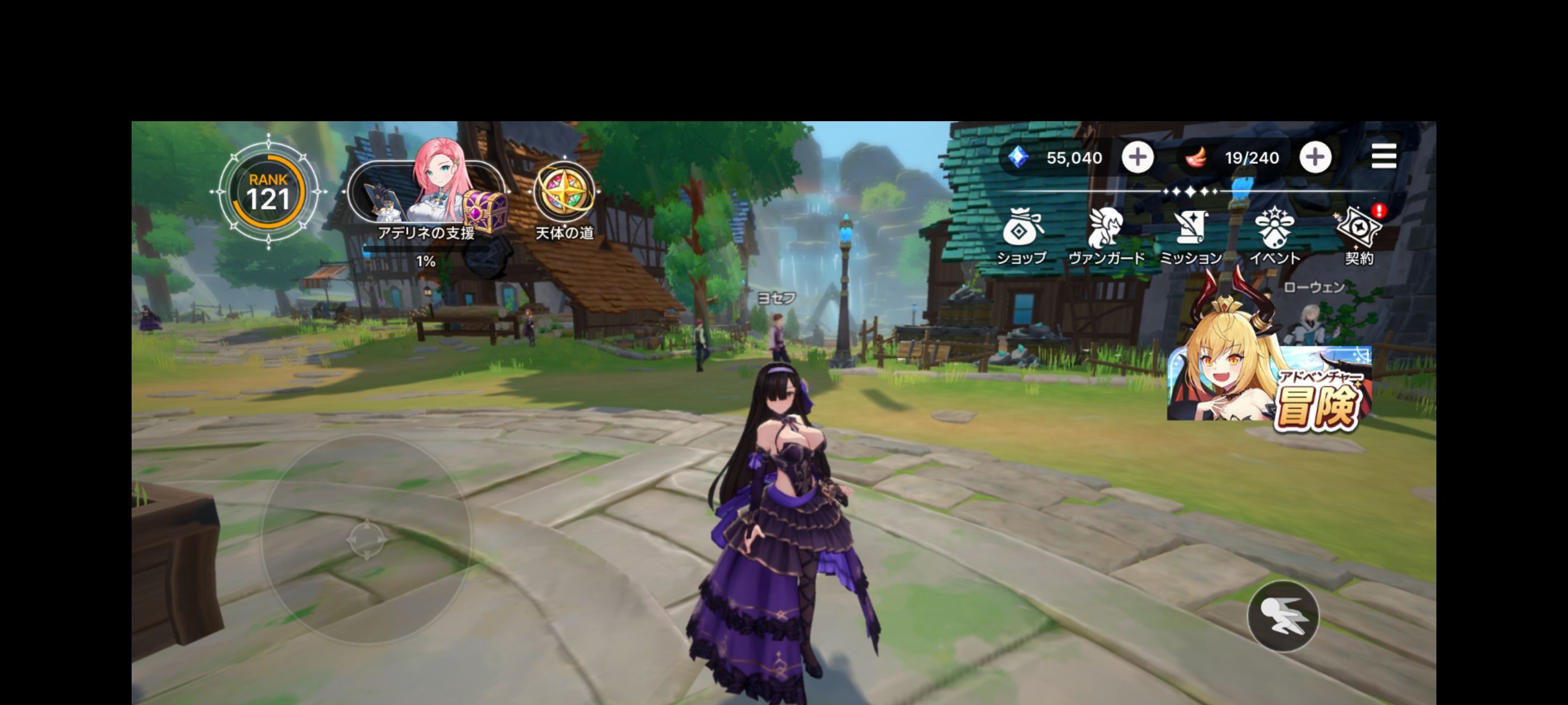Add more blue crystal gems
Screen dimensions: 1568x705
pyautogui.click(x=1137, y=158)
